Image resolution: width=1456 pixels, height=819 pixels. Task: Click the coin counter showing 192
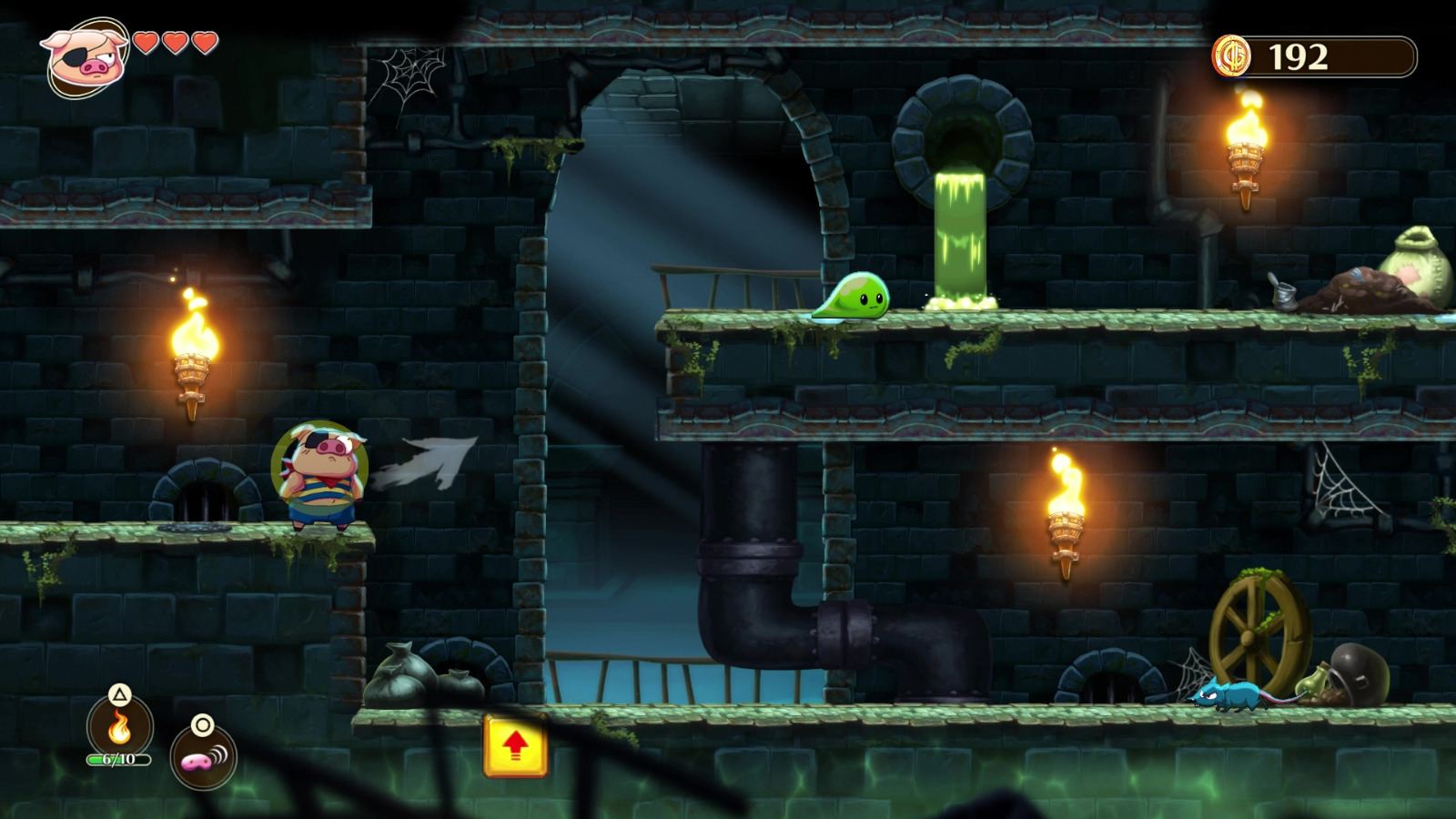point(1303,56)
